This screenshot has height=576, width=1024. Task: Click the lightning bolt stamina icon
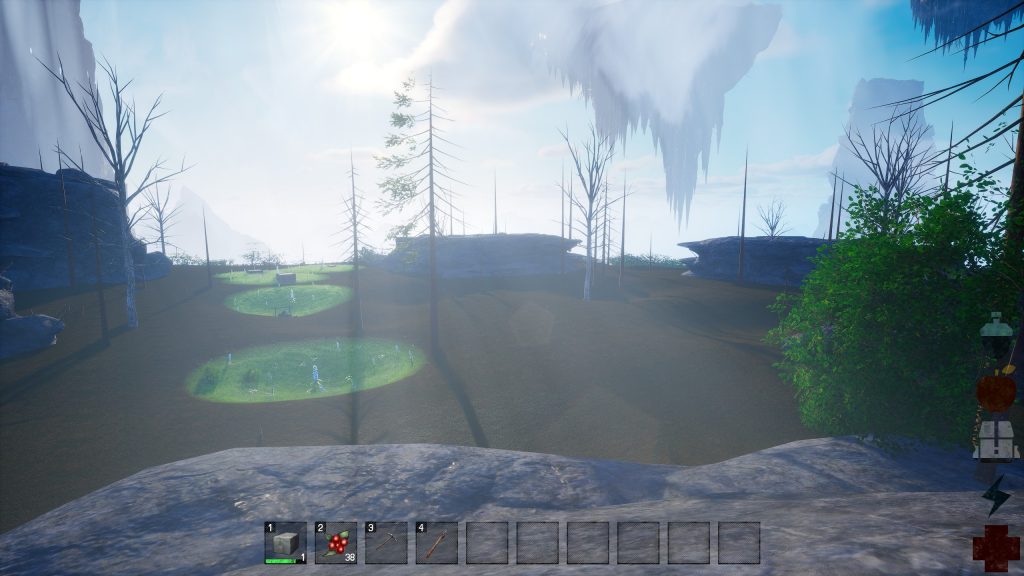(996, 495)
